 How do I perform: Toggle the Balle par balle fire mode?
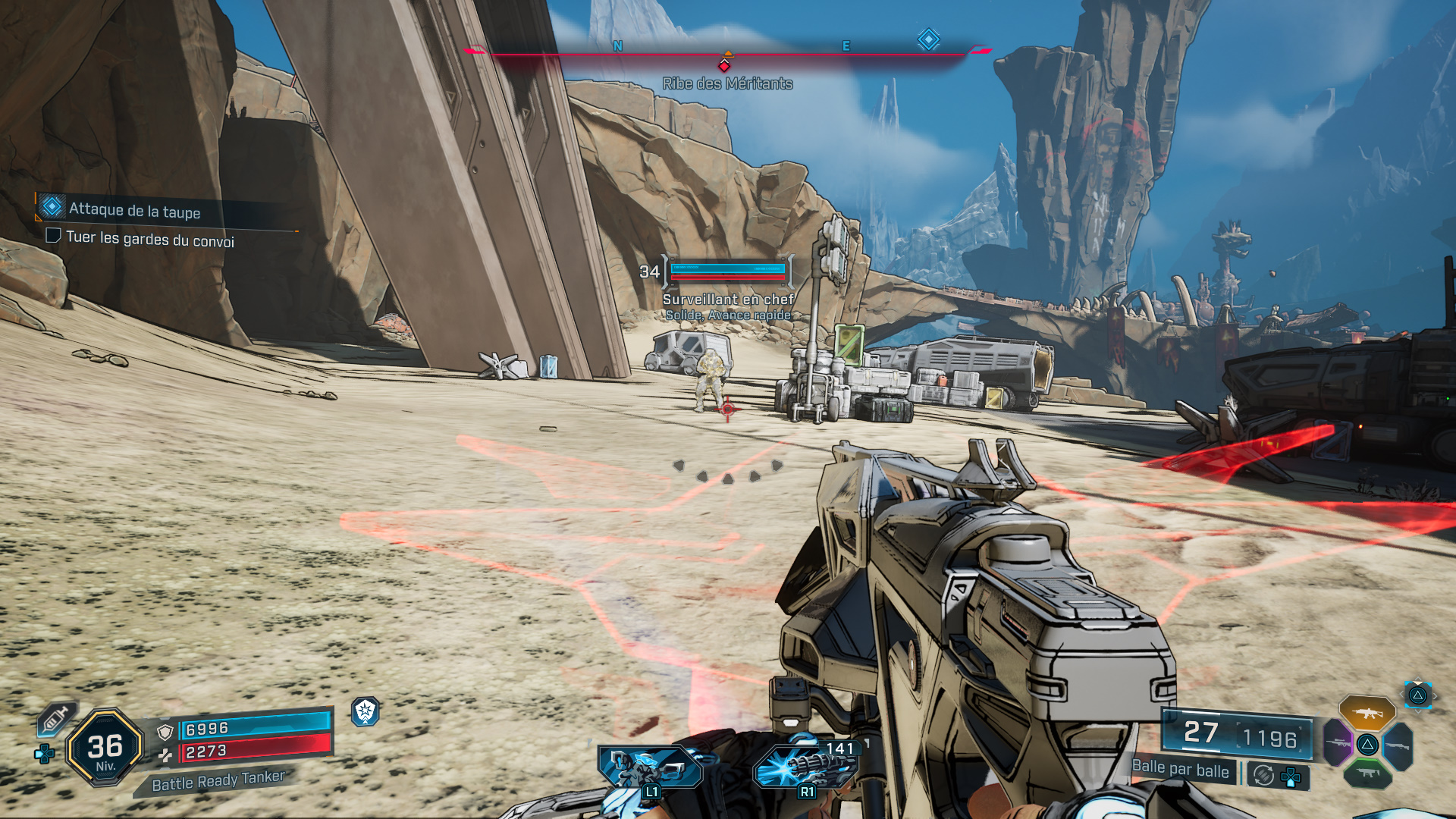(x=1180, y=769)
